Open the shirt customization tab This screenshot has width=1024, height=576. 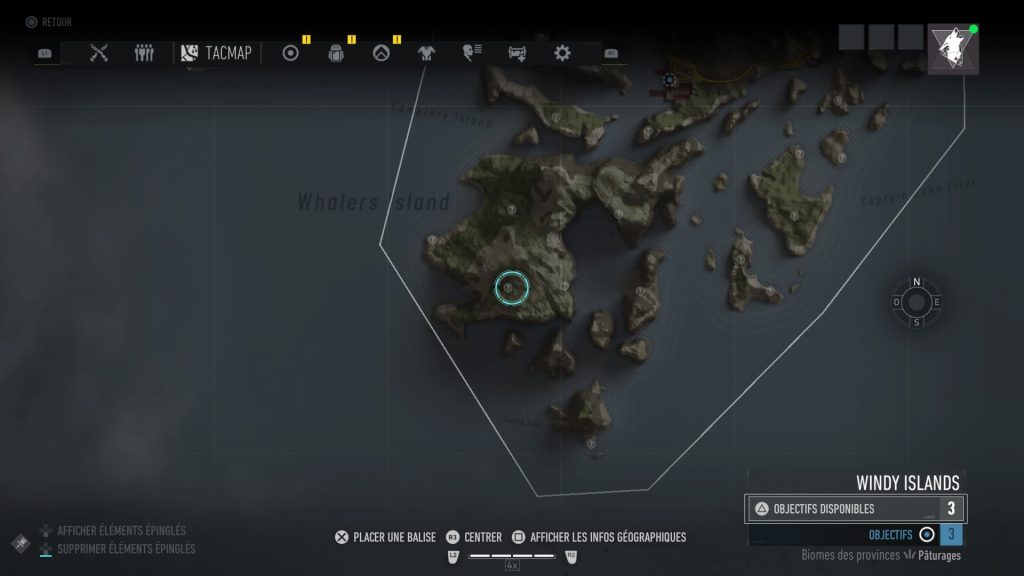click(426, 53)
